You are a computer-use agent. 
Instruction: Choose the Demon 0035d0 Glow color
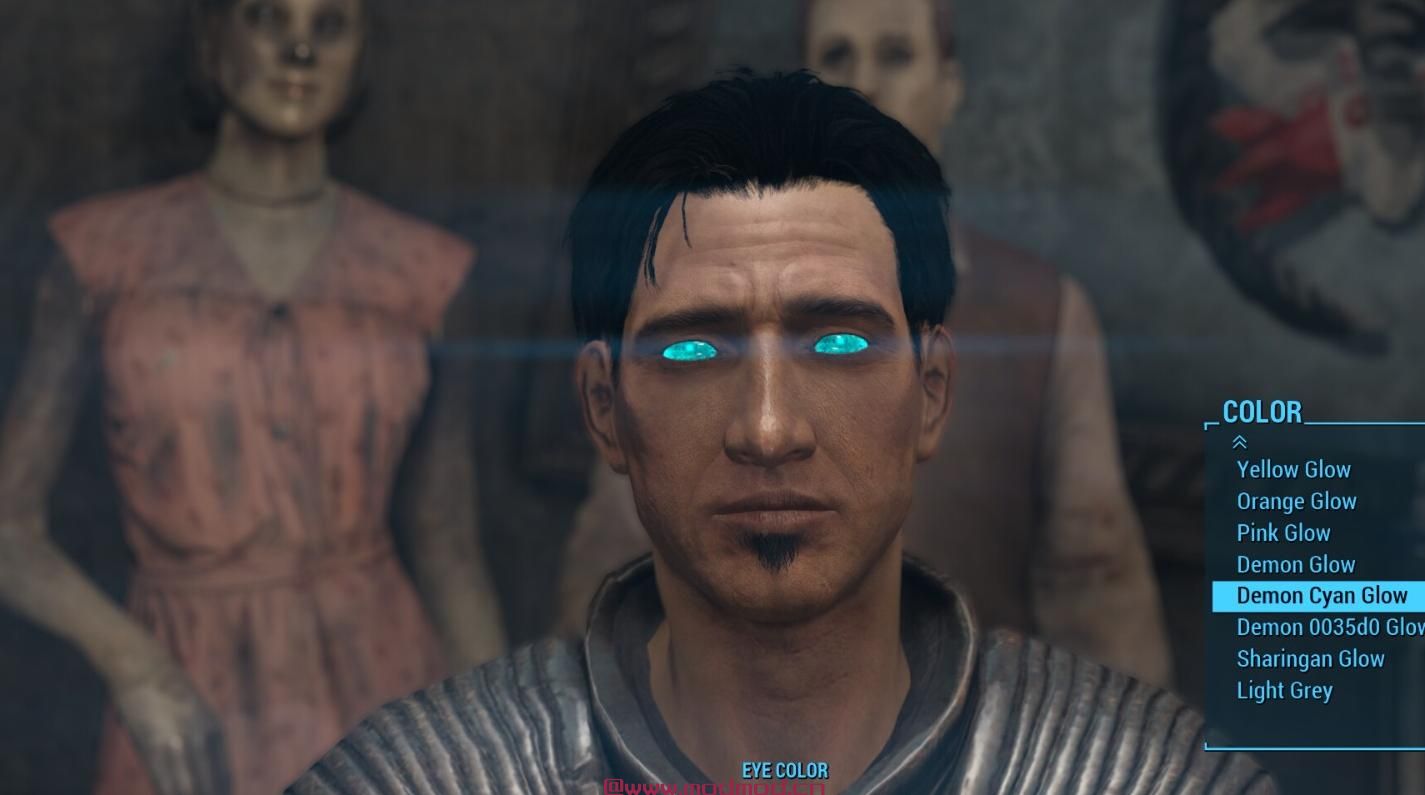tap(1329, 627)
